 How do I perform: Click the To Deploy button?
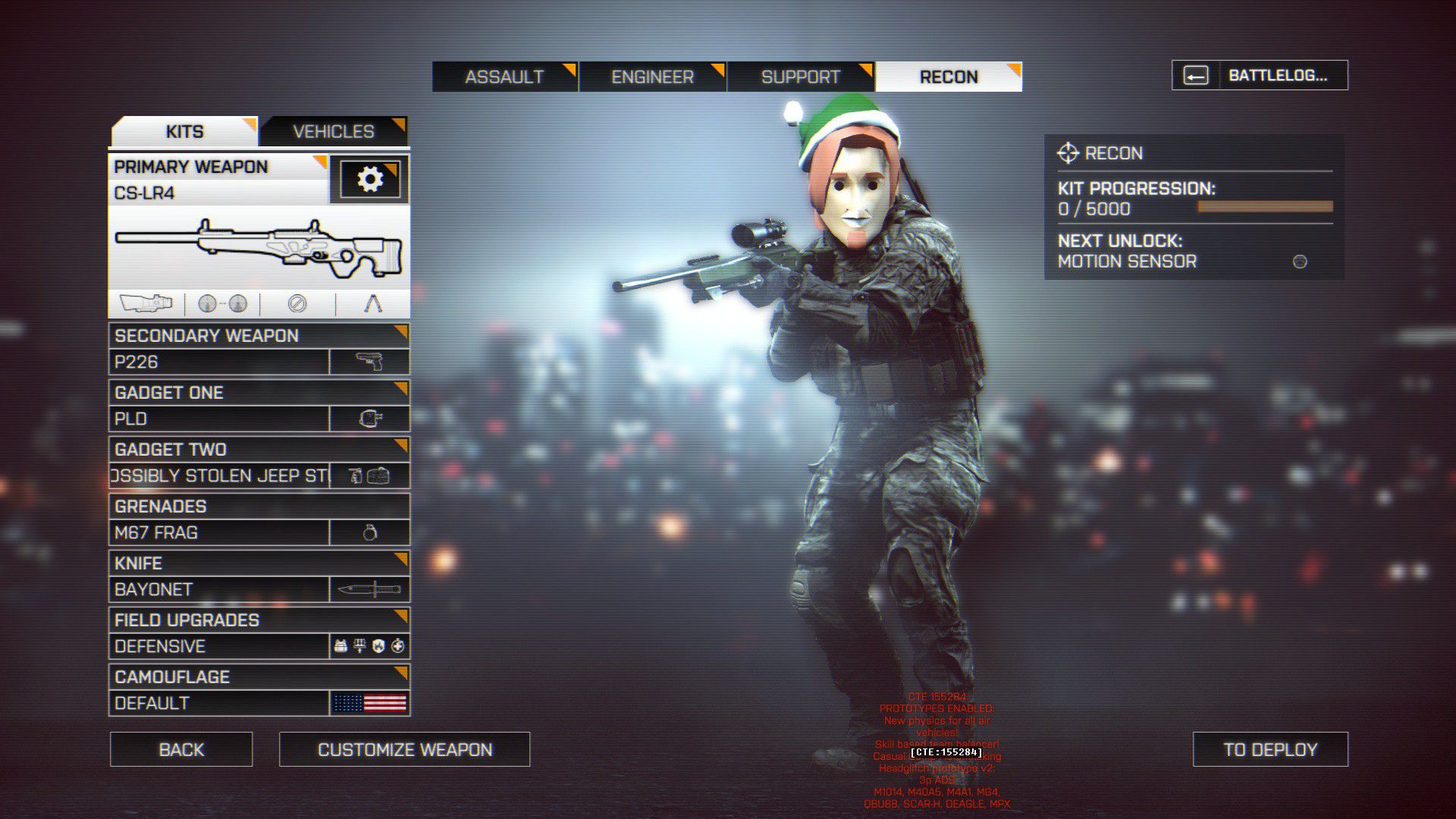(x=1270, y=749)
